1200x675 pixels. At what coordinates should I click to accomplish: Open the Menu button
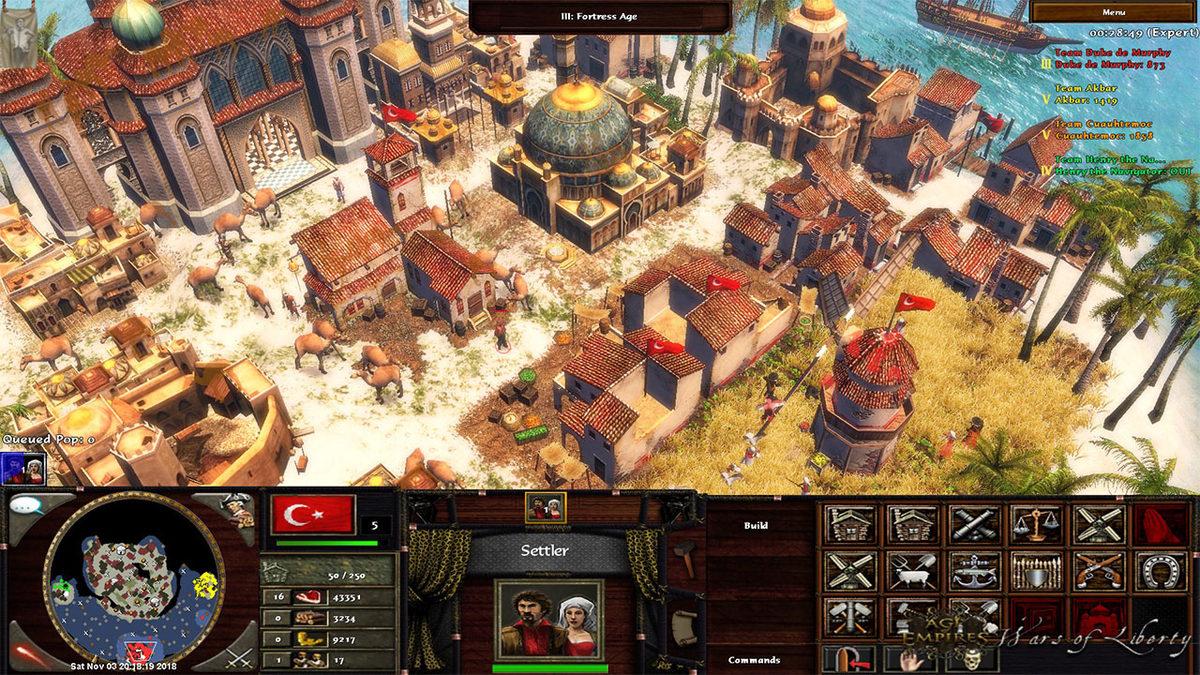pyautogui.click(x=1114, y=12)
